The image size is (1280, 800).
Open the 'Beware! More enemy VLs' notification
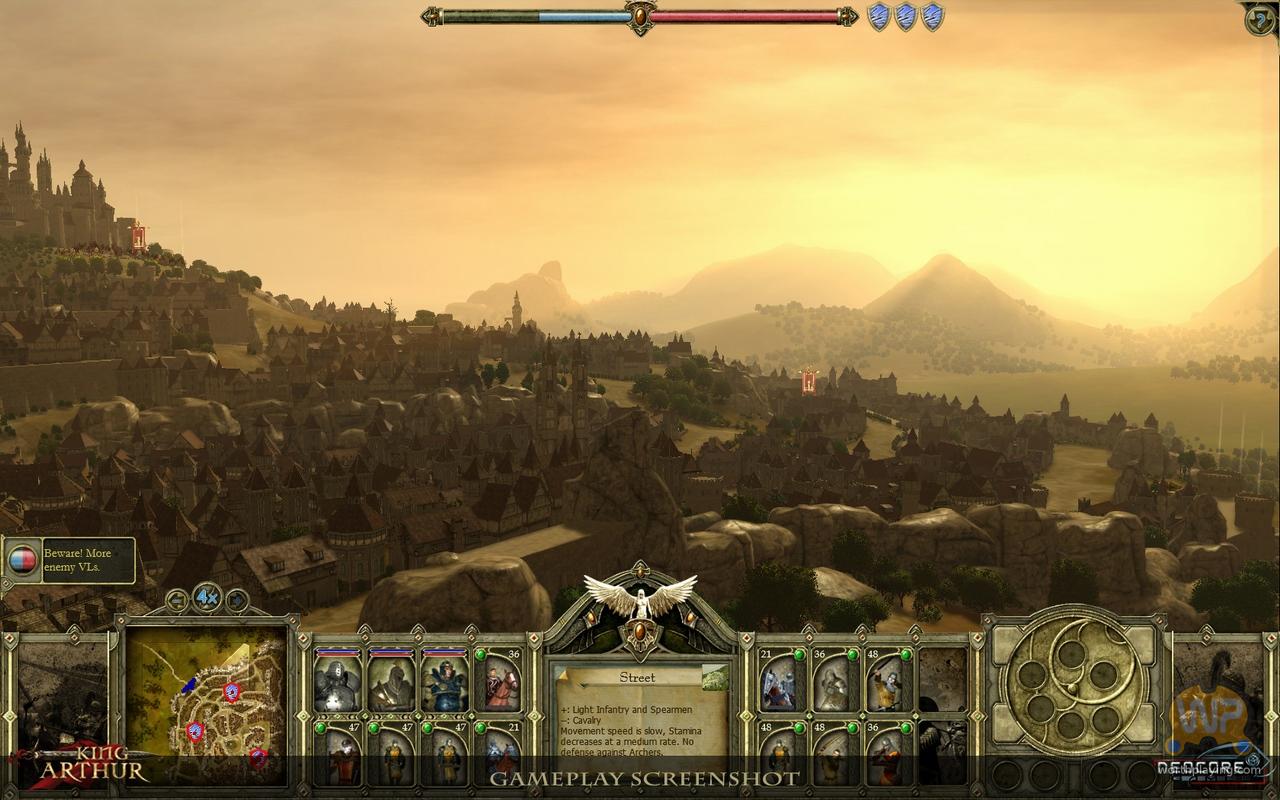click(70, 560)
